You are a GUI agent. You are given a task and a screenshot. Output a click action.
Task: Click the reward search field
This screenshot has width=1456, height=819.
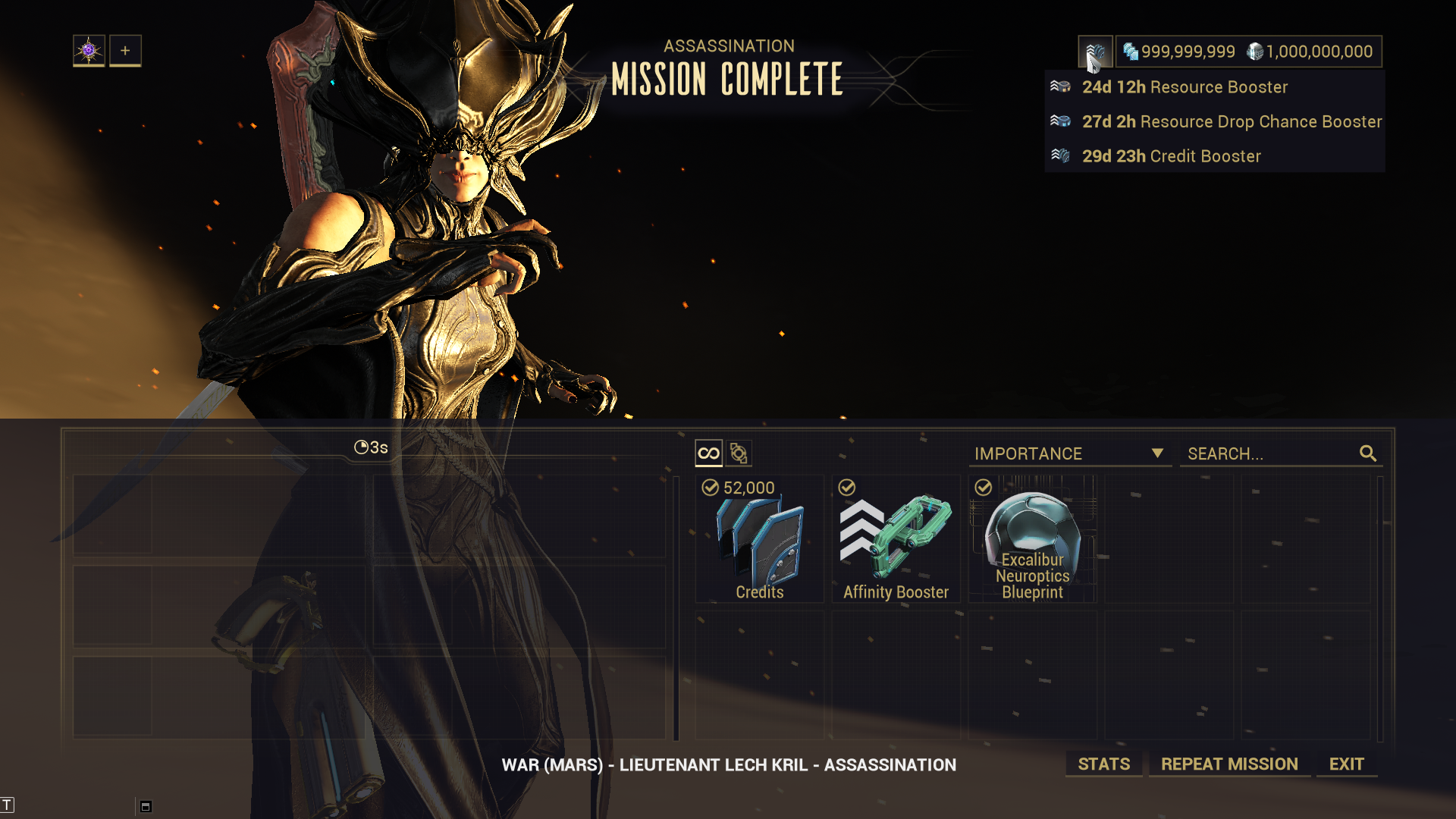point(1270,453)
